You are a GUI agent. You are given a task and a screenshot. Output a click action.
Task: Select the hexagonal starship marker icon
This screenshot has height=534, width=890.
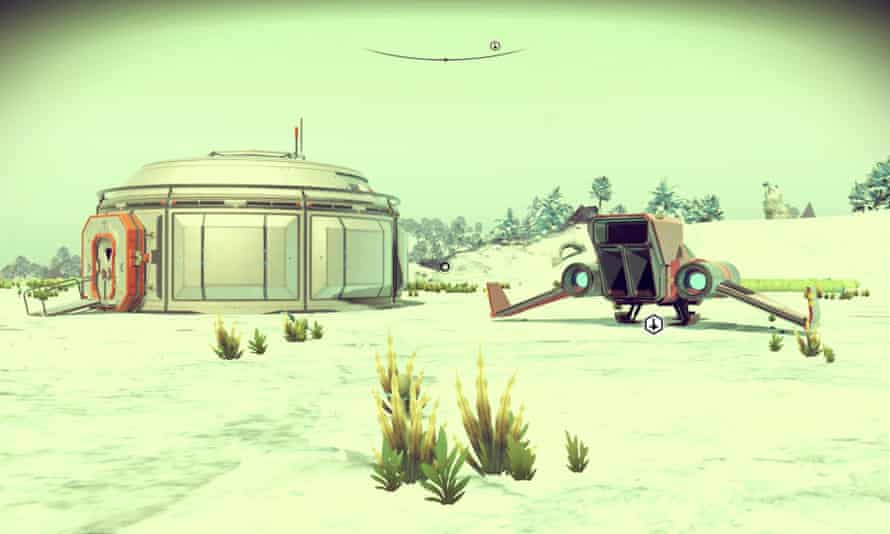(653, 323)
